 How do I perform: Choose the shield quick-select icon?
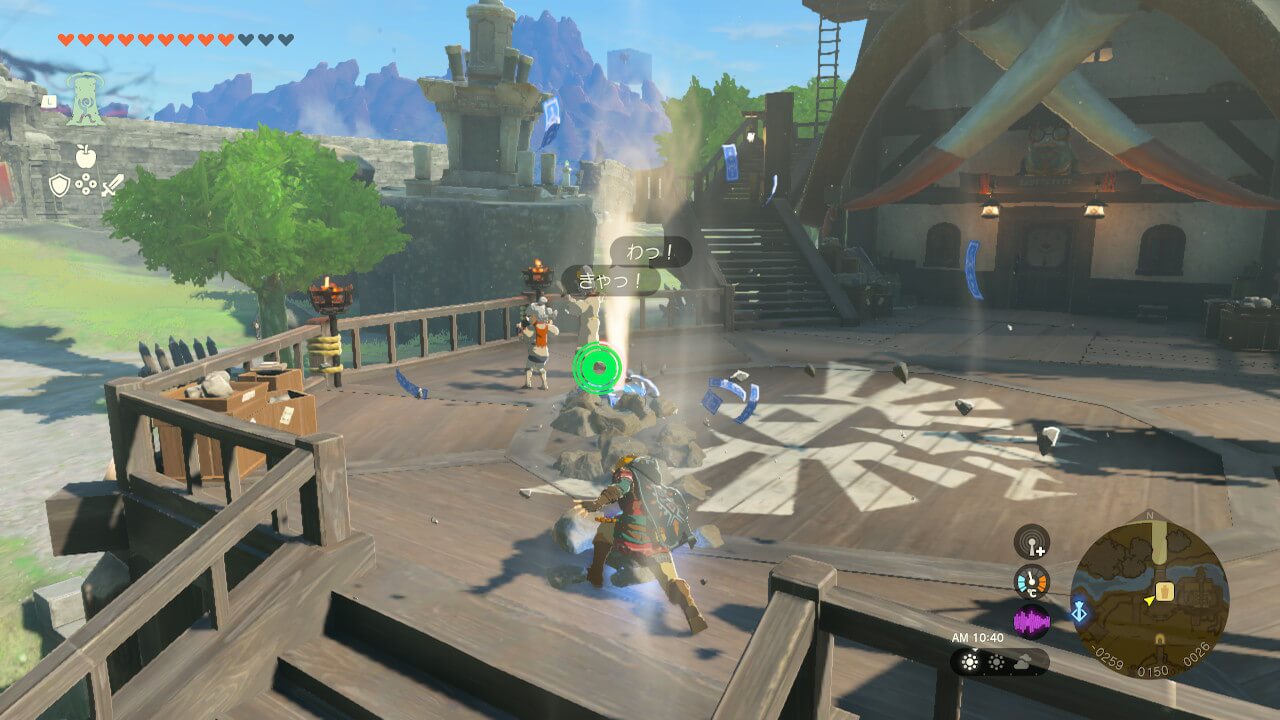[x=60, y=185]
